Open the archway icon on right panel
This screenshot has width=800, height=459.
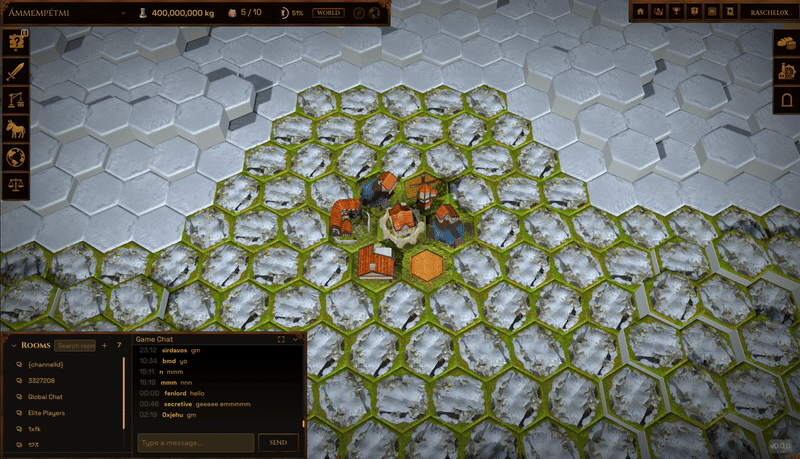click(x=785, y=100)
